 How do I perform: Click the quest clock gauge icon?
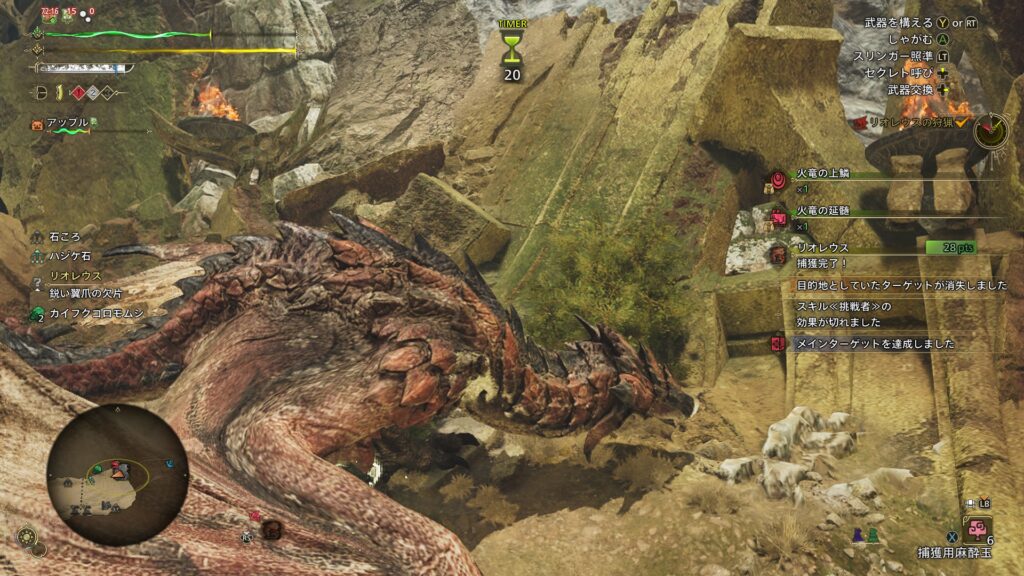point(992,127)
